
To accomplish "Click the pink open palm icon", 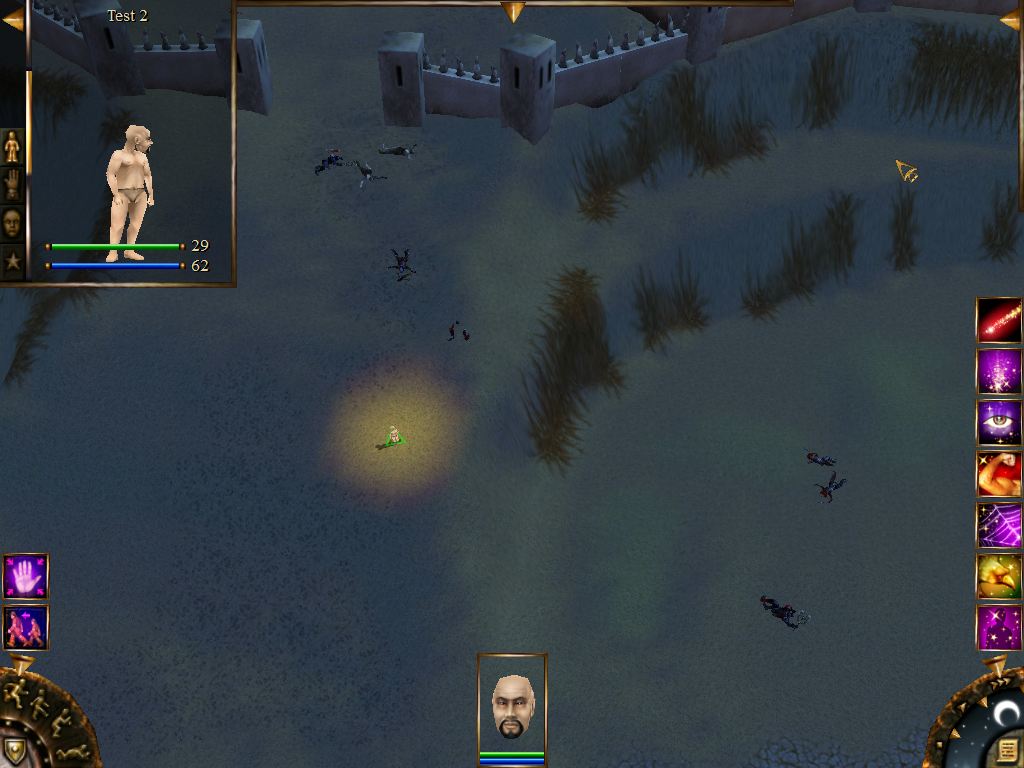I will click(25, 577).
